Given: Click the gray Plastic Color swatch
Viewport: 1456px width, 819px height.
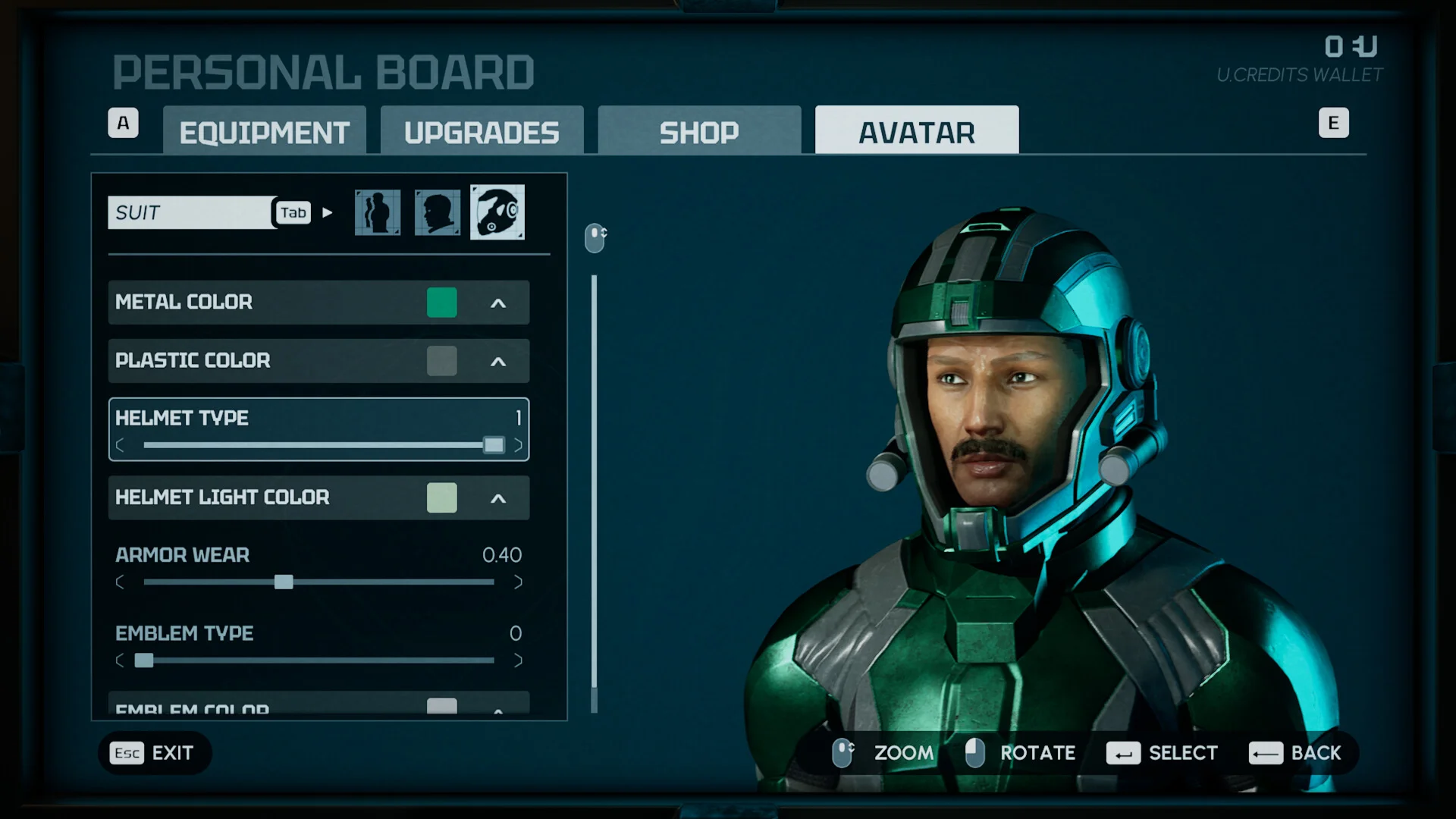Looking at the screenshot, I should tap(441, 361).
